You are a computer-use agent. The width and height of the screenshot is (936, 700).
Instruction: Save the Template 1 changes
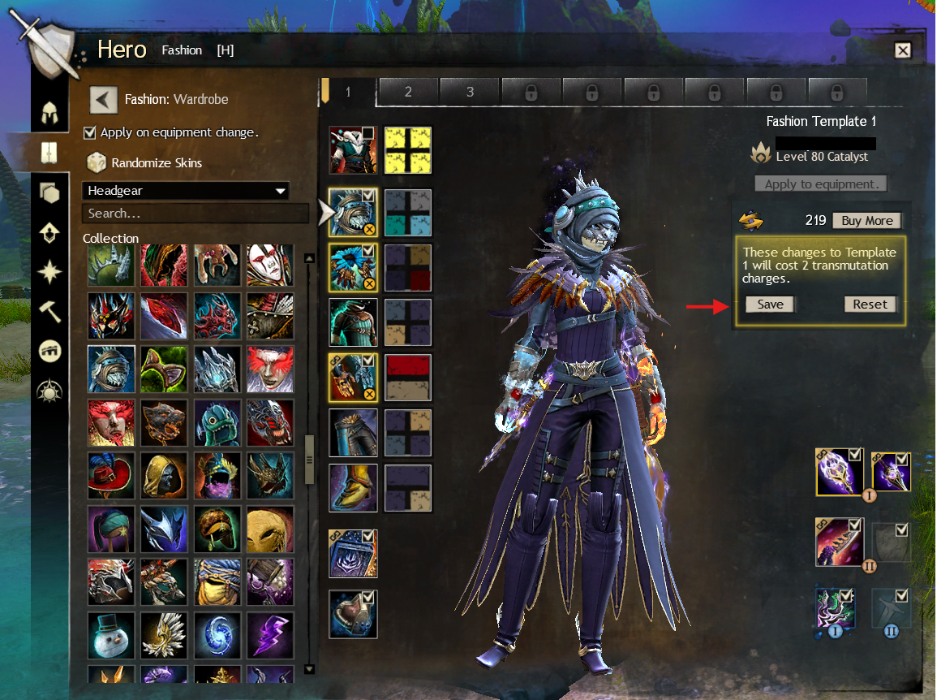pyautogui.click(x=770, y=304)
